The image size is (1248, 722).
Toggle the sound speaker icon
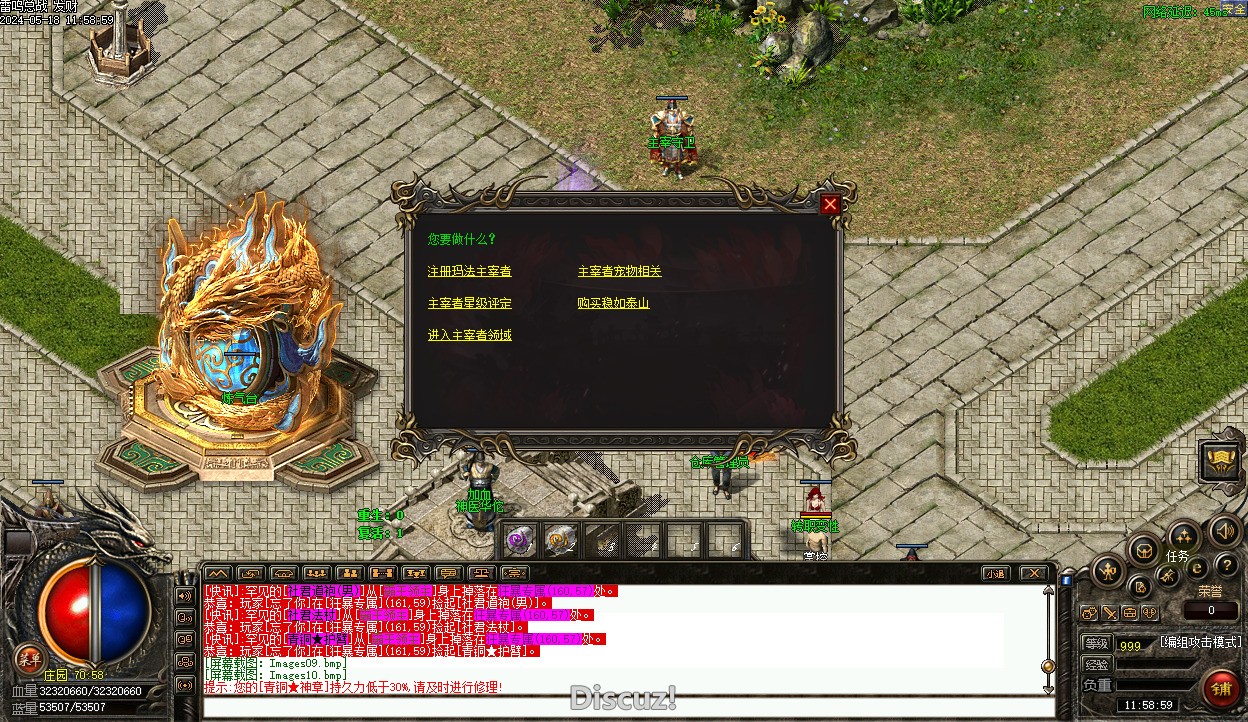tap(1224, 530)
